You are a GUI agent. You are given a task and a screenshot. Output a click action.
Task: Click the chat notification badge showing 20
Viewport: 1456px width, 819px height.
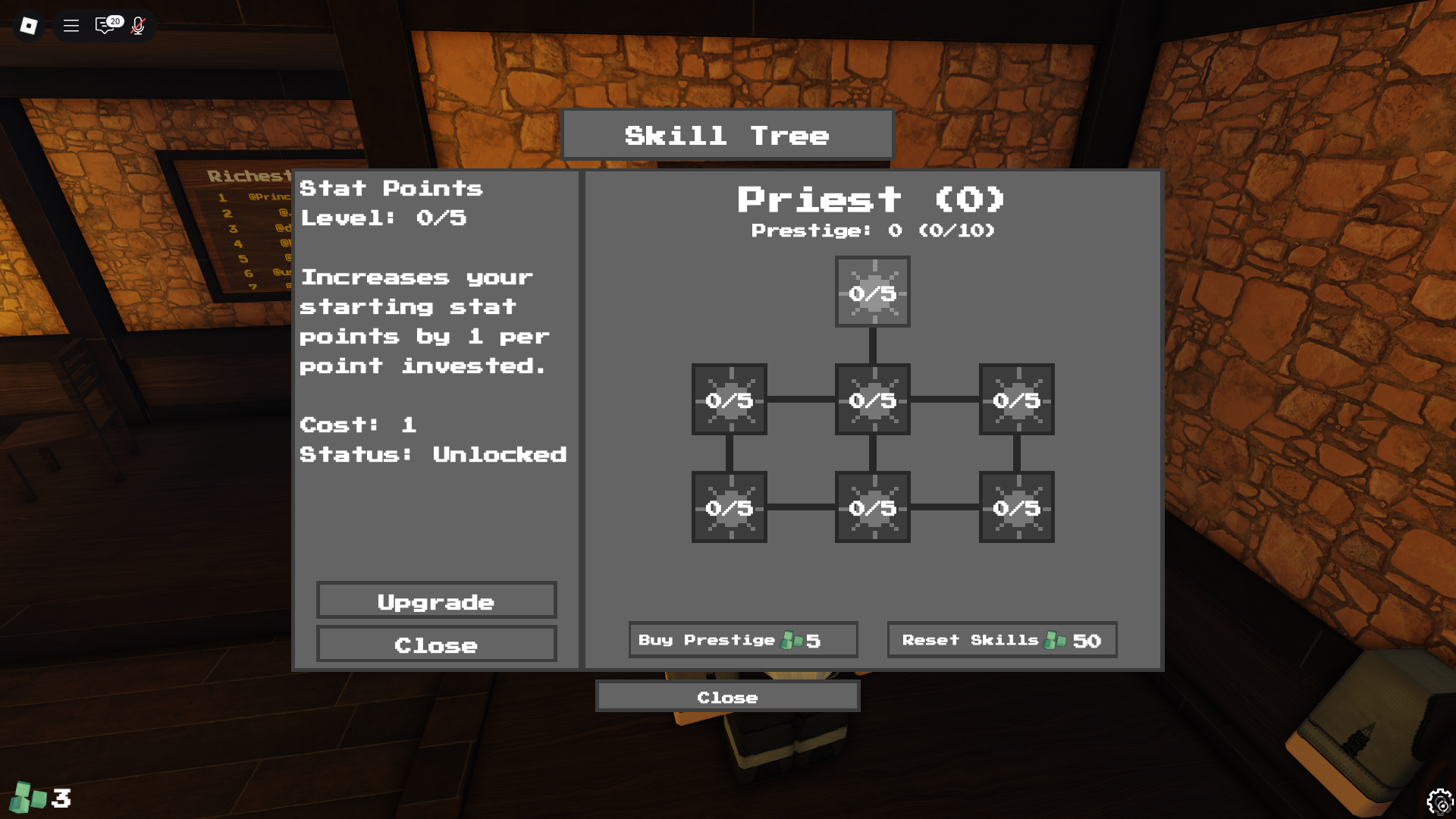point(114,19)
